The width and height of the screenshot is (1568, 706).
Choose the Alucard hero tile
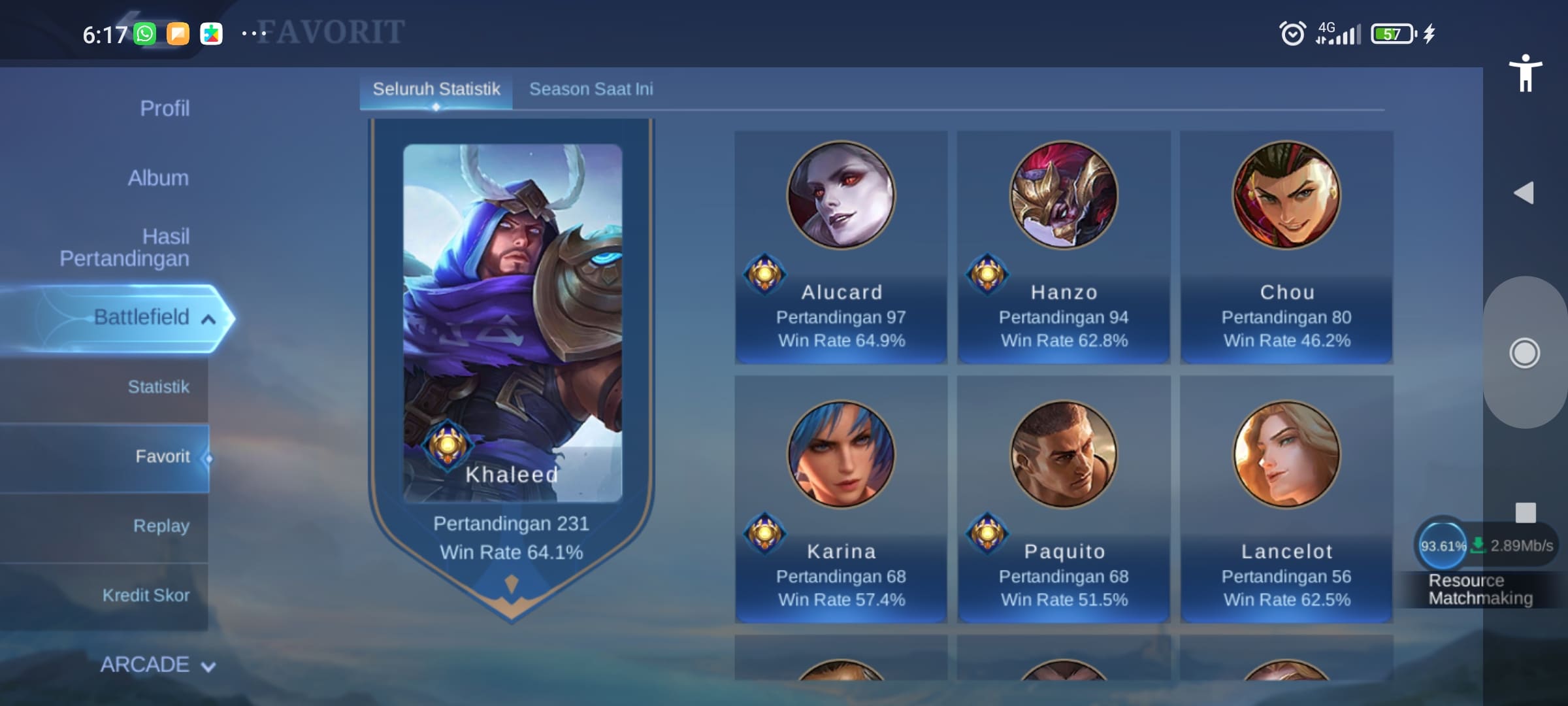click(841, 247)
